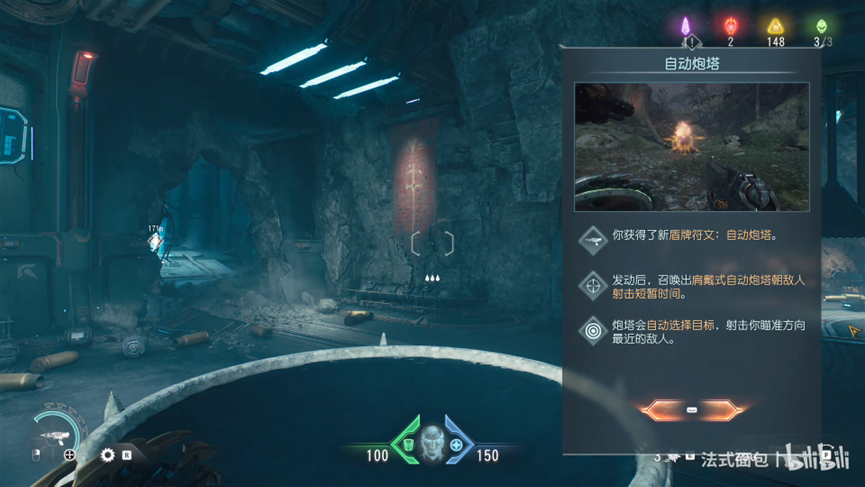865x487 pixels.
Task: Click the new shield rune icon
Action: point(594,238)
